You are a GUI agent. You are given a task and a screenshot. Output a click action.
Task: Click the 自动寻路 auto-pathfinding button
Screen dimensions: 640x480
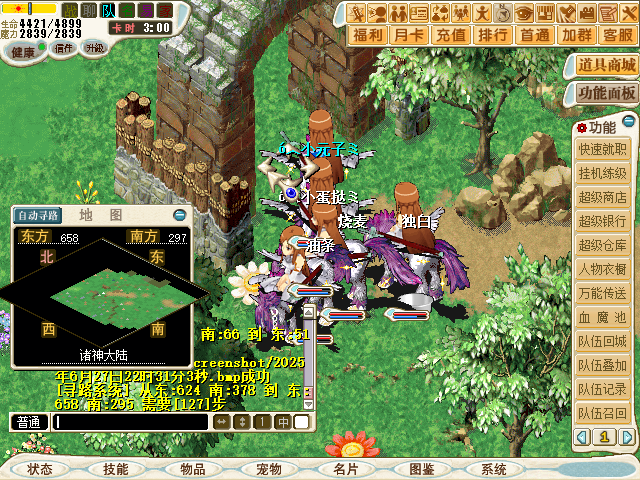pyautogui.click(x=39, y=215)
